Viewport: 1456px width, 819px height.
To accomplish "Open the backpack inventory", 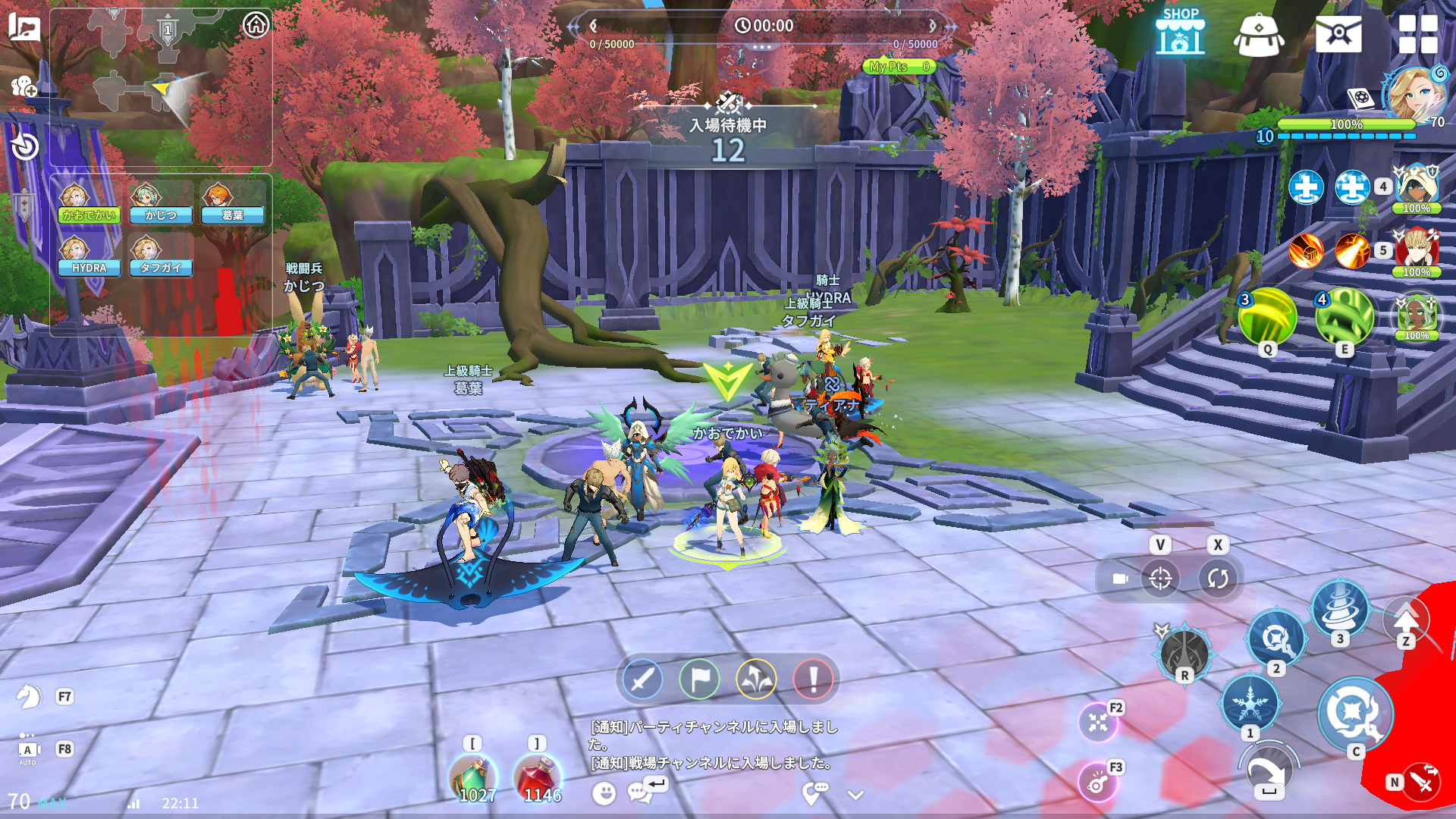I will point(1258,35).
